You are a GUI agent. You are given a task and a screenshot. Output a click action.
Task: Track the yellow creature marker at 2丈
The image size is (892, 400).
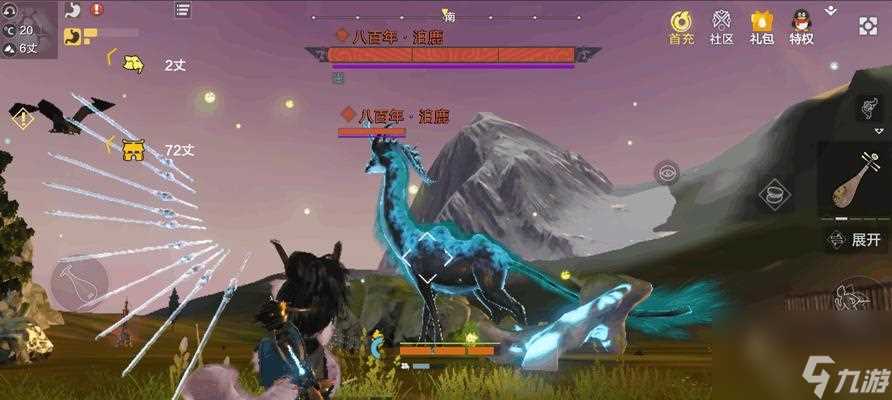click(132, 65)
